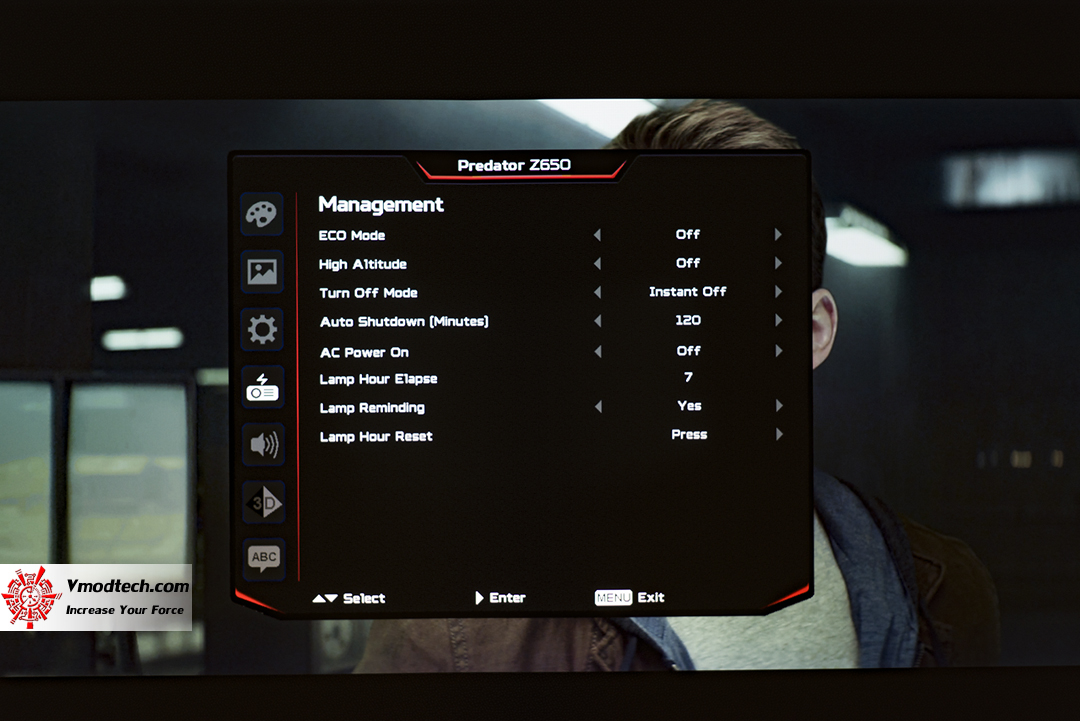Switch to the 3D settings tab
Image resolution: width=1080 pixels, height=721 pixels.
(x=263, y=503)
